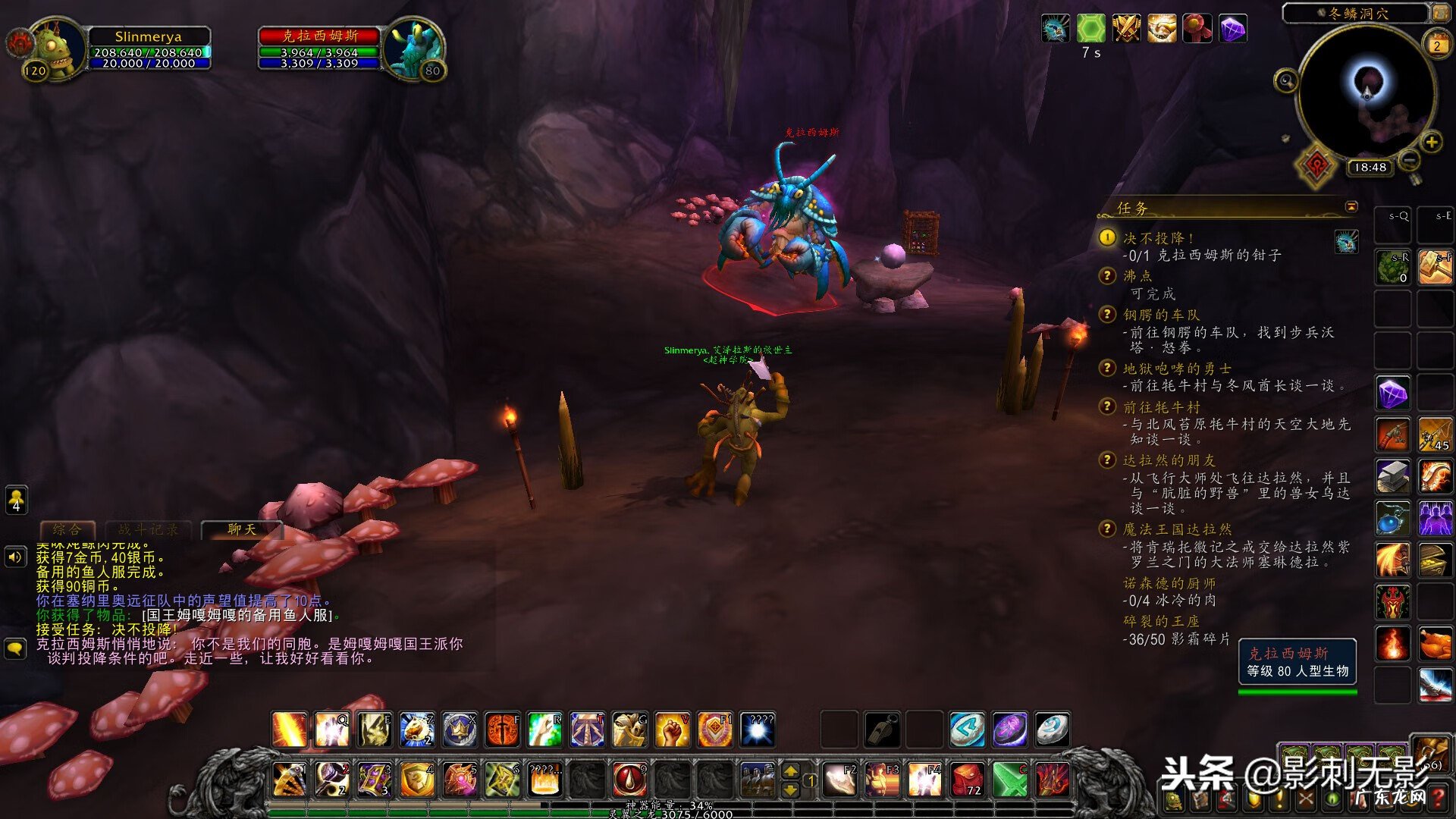Screen dimensions: 1456x819
Task: Select the 综合 general chat tab
Action: tap(67, 529)
